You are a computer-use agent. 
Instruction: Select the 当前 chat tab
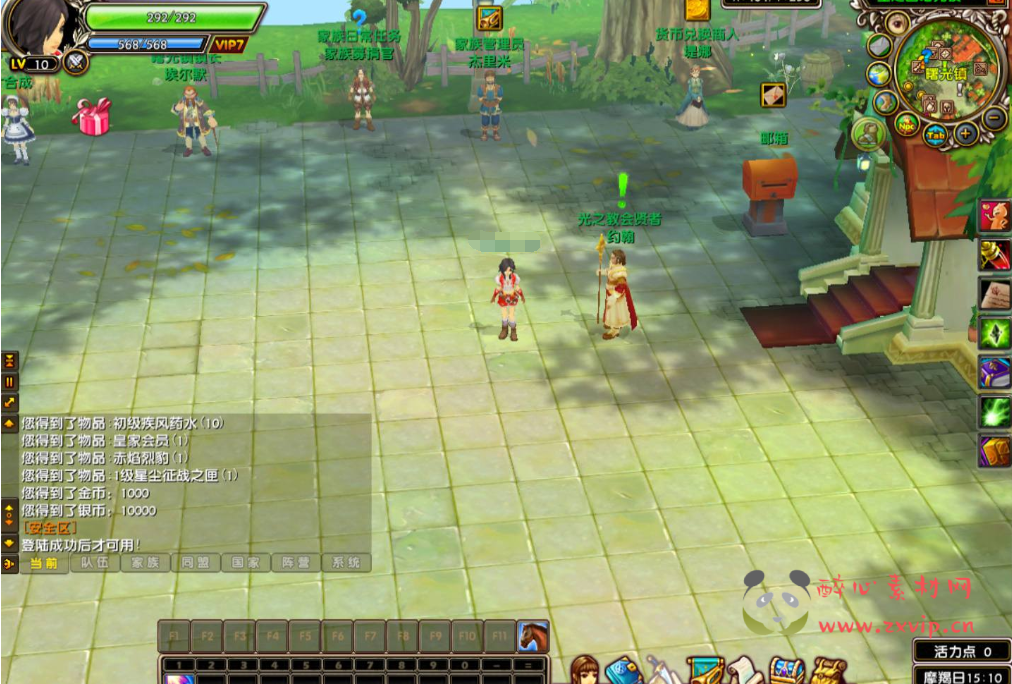[x=44, y=563]
